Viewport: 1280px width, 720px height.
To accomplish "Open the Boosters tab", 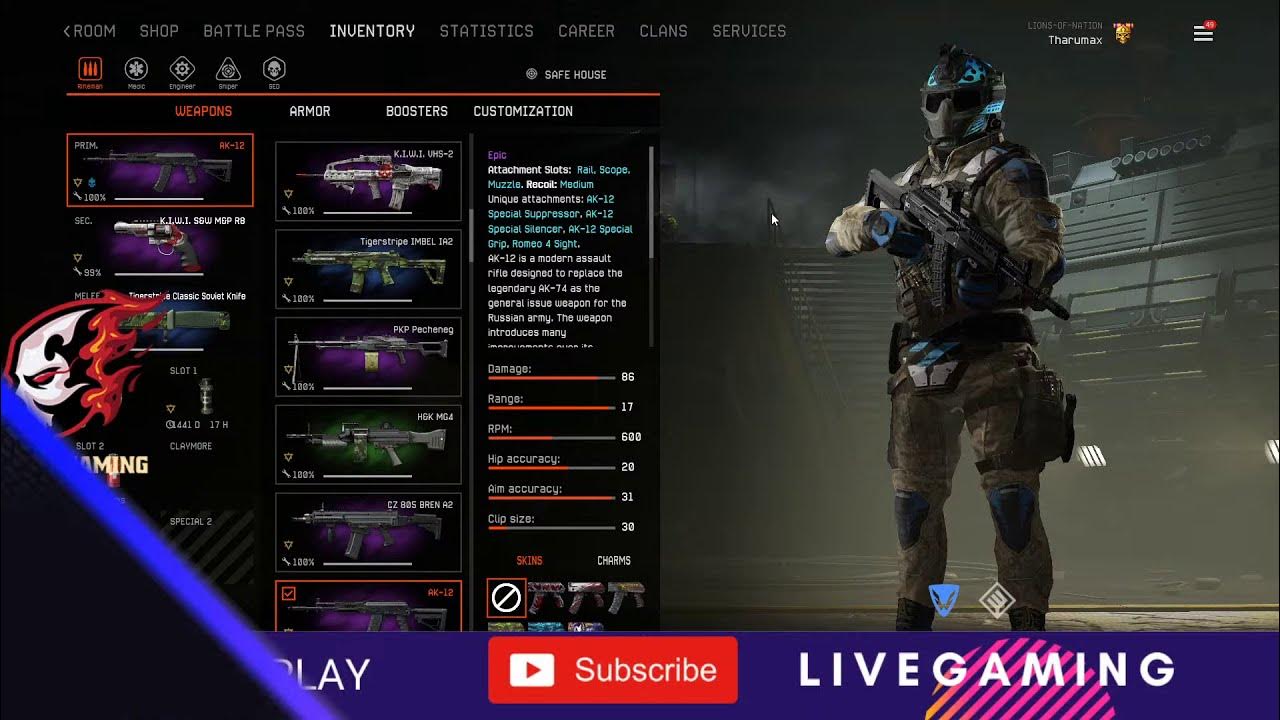I will pos(417,111).
